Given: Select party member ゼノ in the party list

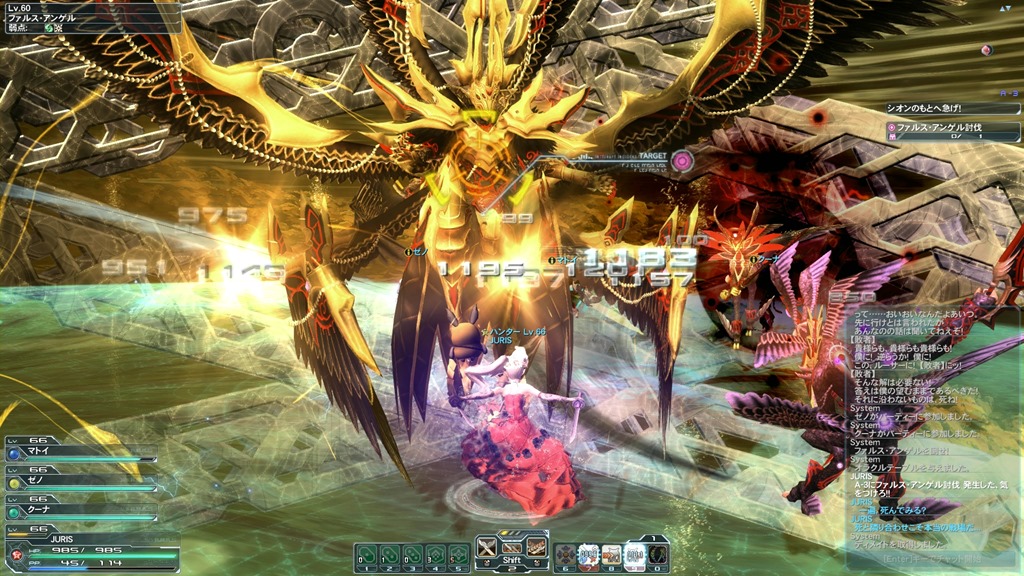Looking at the screenshot, I should tap(80, 481).
